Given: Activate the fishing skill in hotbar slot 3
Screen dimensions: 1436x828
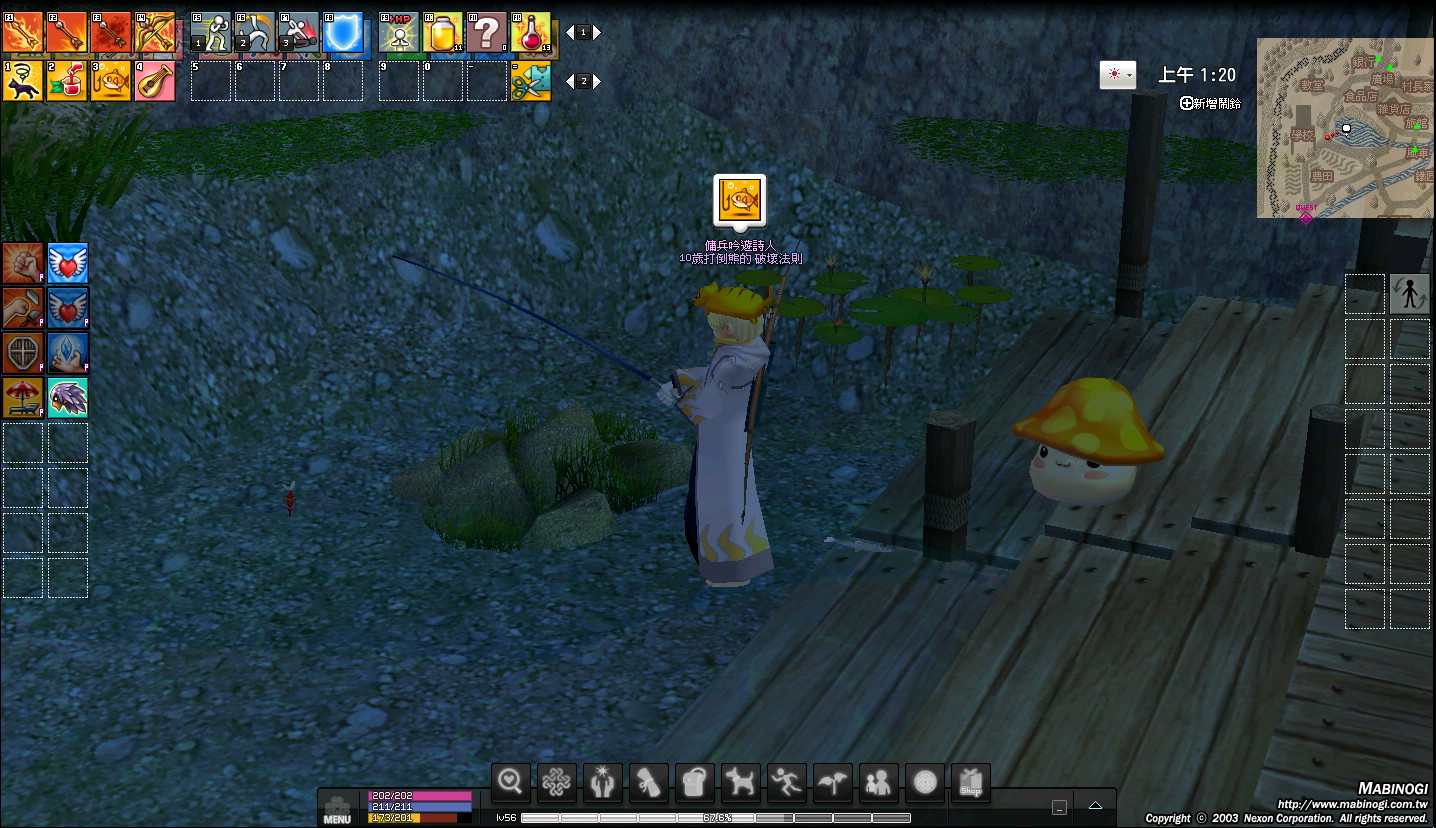Looking at the screenshot, I should (111, 81).
